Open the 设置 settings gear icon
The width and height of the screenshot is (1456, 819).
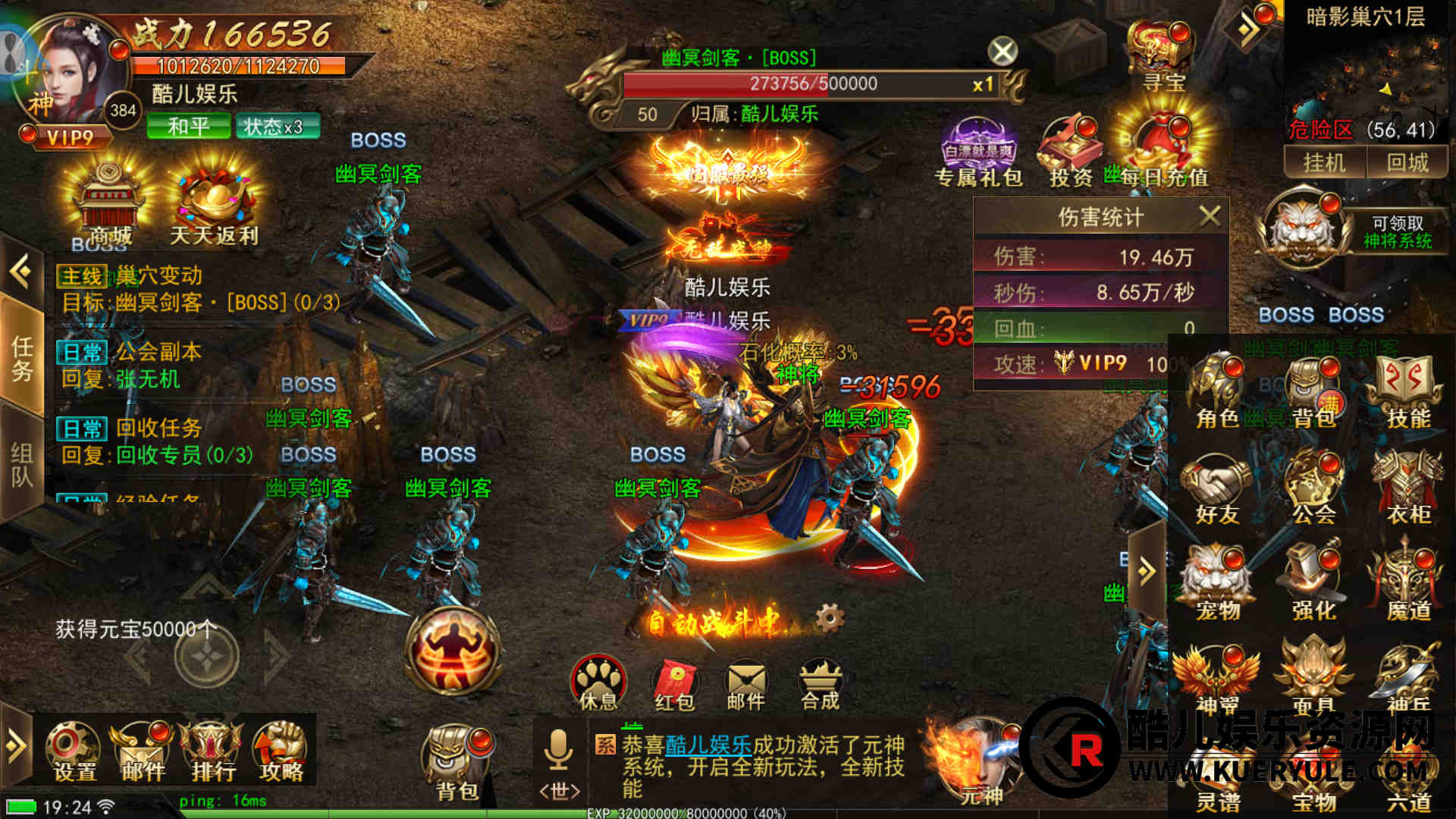tap(74, 751)
